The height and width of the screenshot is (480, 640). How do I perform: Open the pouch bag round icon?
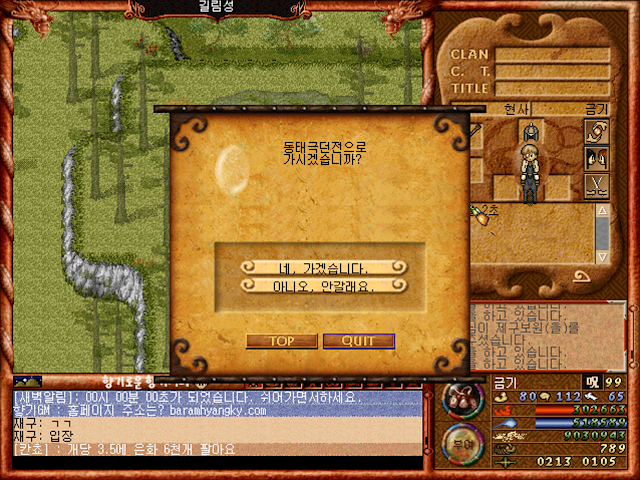[460, 400]
